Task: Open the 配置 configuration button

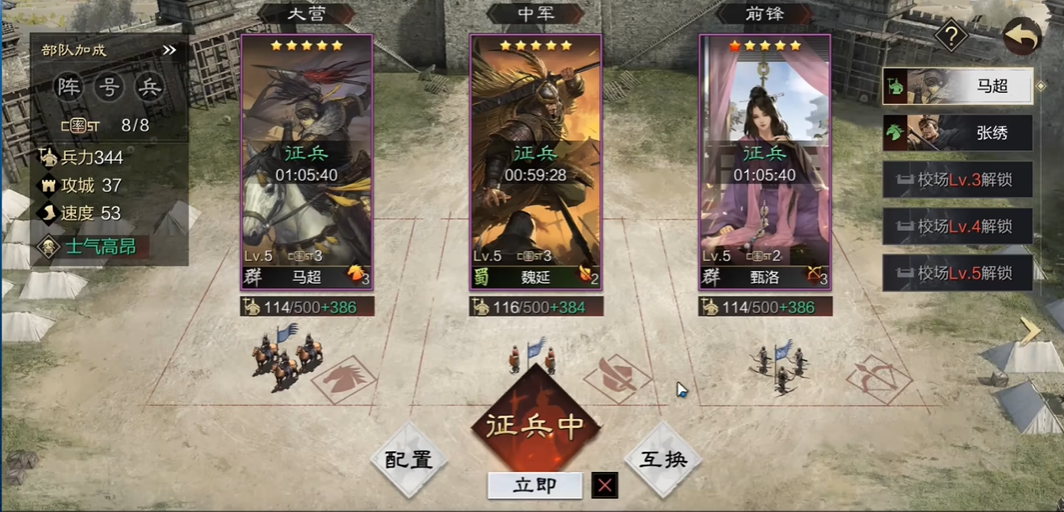Action: click(x=408, y=460)
